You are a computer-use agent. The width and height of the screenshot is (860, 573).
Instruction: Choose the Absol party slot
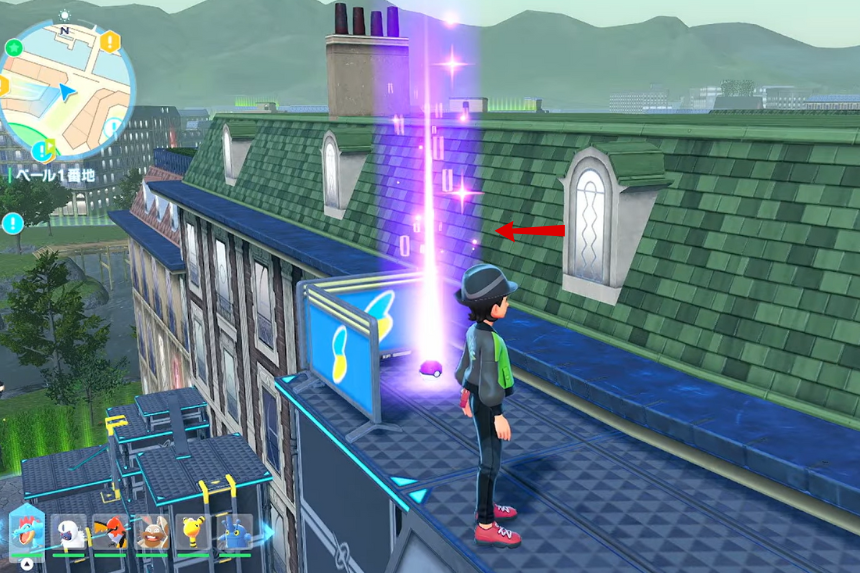pyautogui.click(x=69, y=533)
